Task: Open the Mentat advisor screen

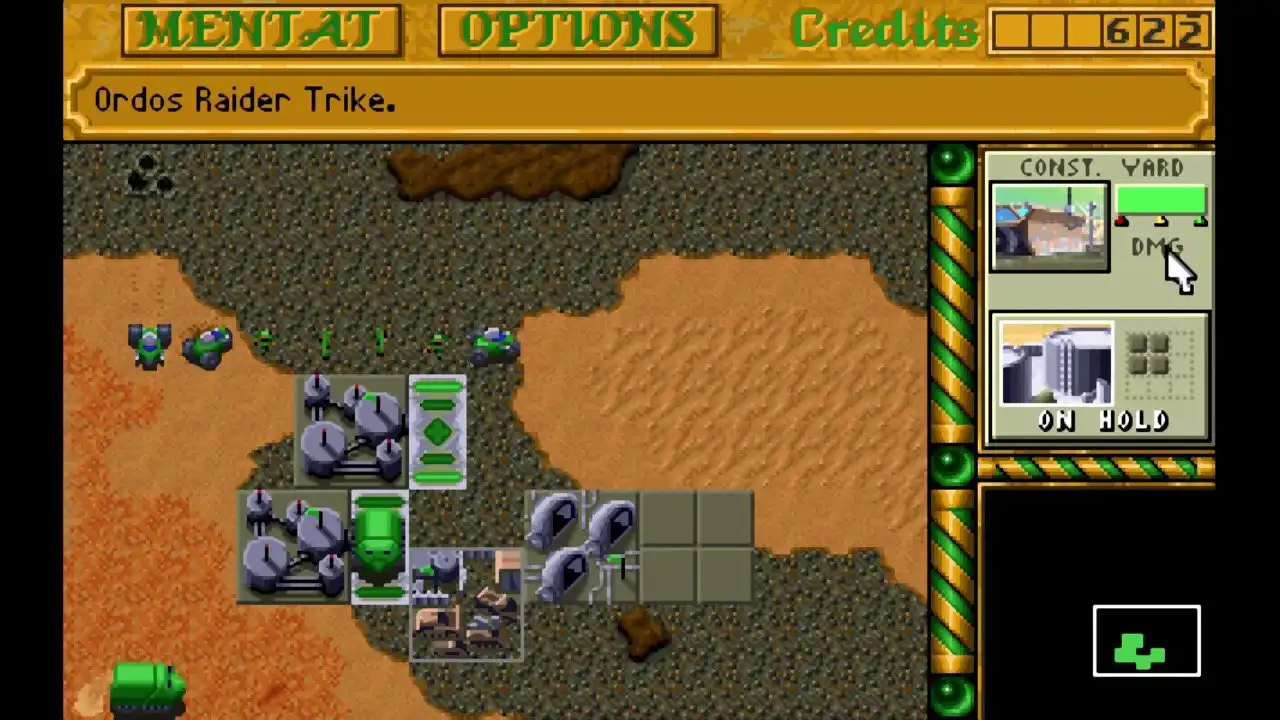Action: tap(261, 30)
